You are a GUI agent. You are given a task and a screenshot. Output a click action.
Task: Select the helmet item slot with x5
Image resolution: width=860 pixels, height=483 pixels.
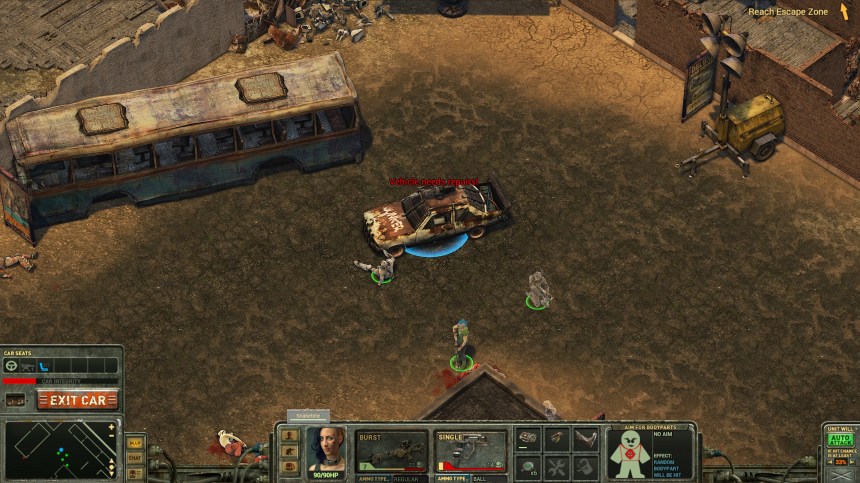pos(529,466)
